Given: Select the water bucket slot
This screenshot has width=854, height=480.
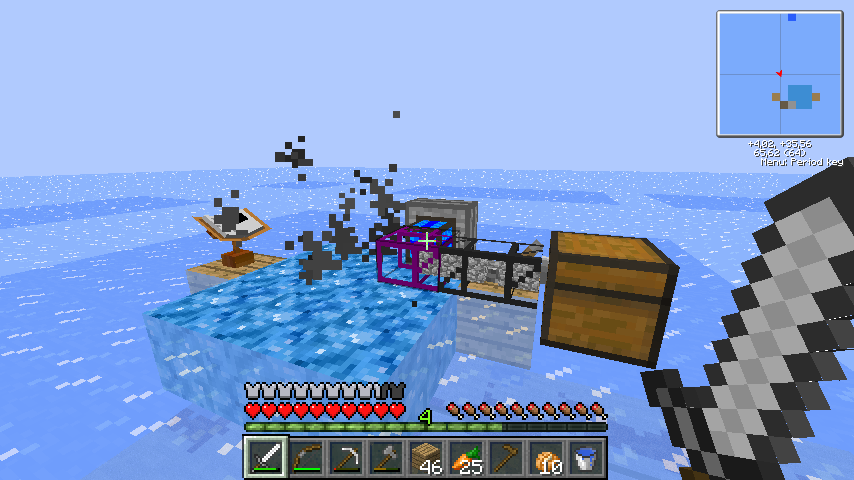Looking at the screenshot, I should point(587,458).
